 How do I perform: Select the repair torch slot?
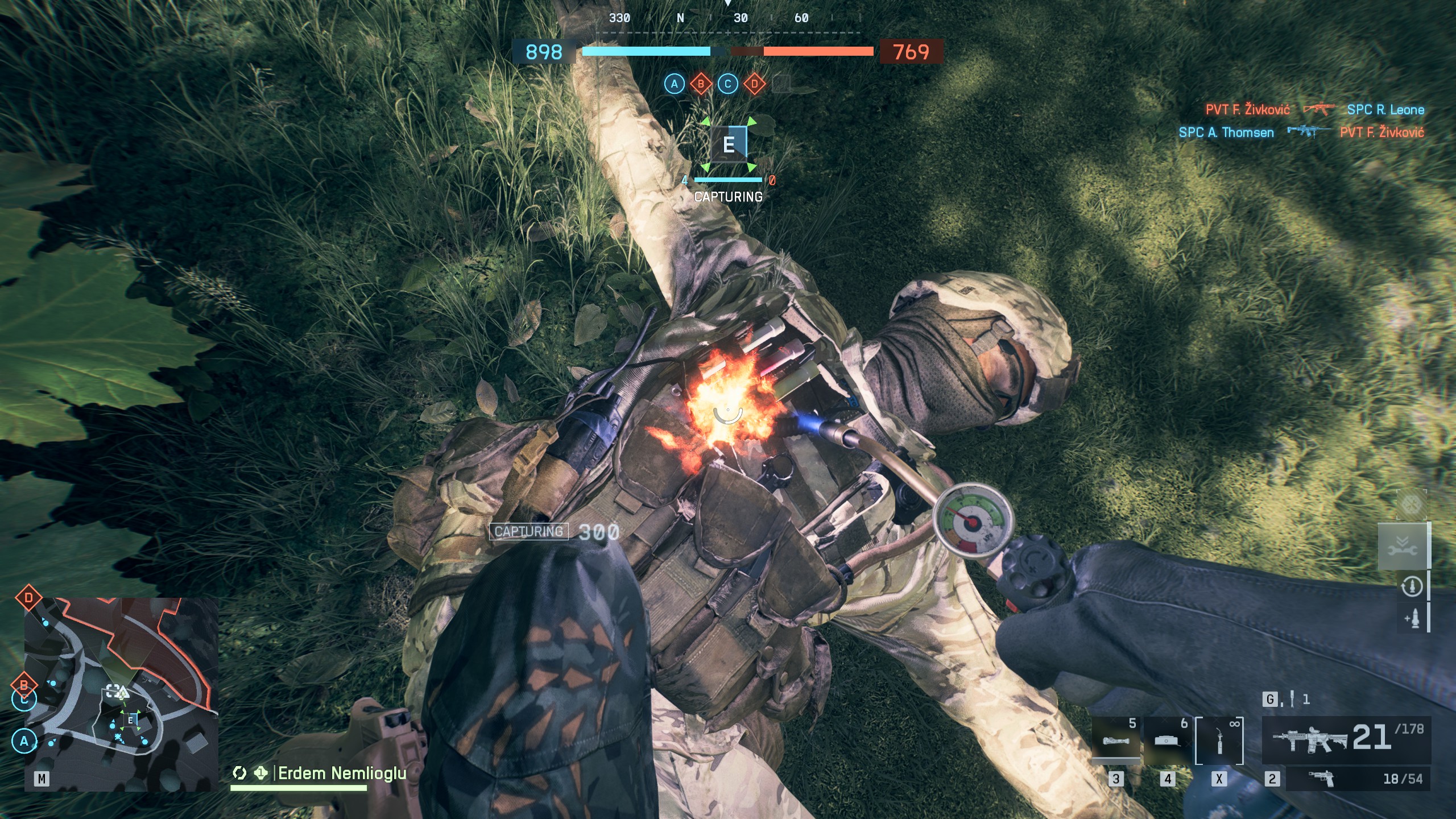[1219, 741]
